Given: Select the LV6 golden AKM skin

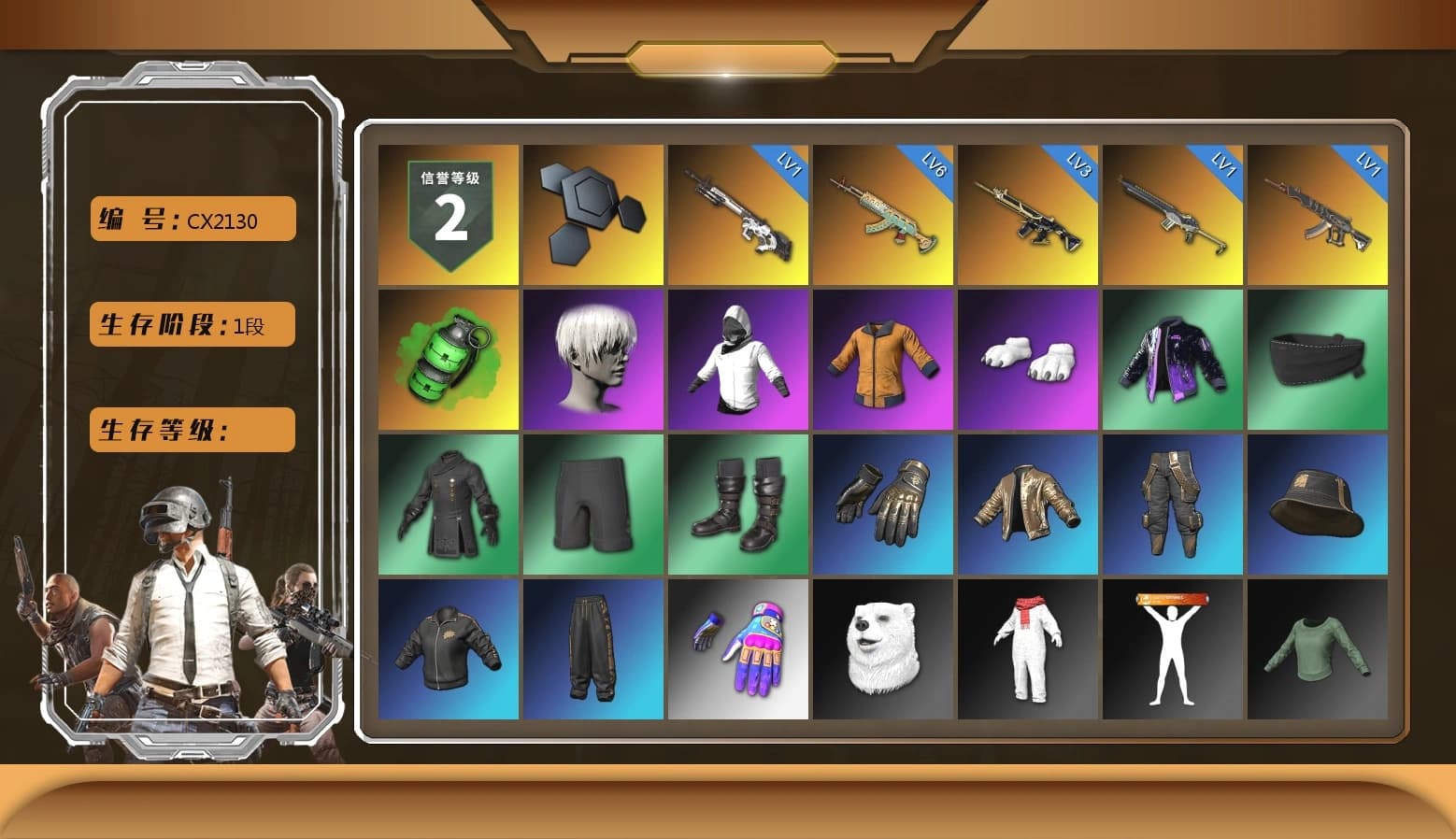Looking at the screenshot, I should pyautogui.click(x=881, y=213).
